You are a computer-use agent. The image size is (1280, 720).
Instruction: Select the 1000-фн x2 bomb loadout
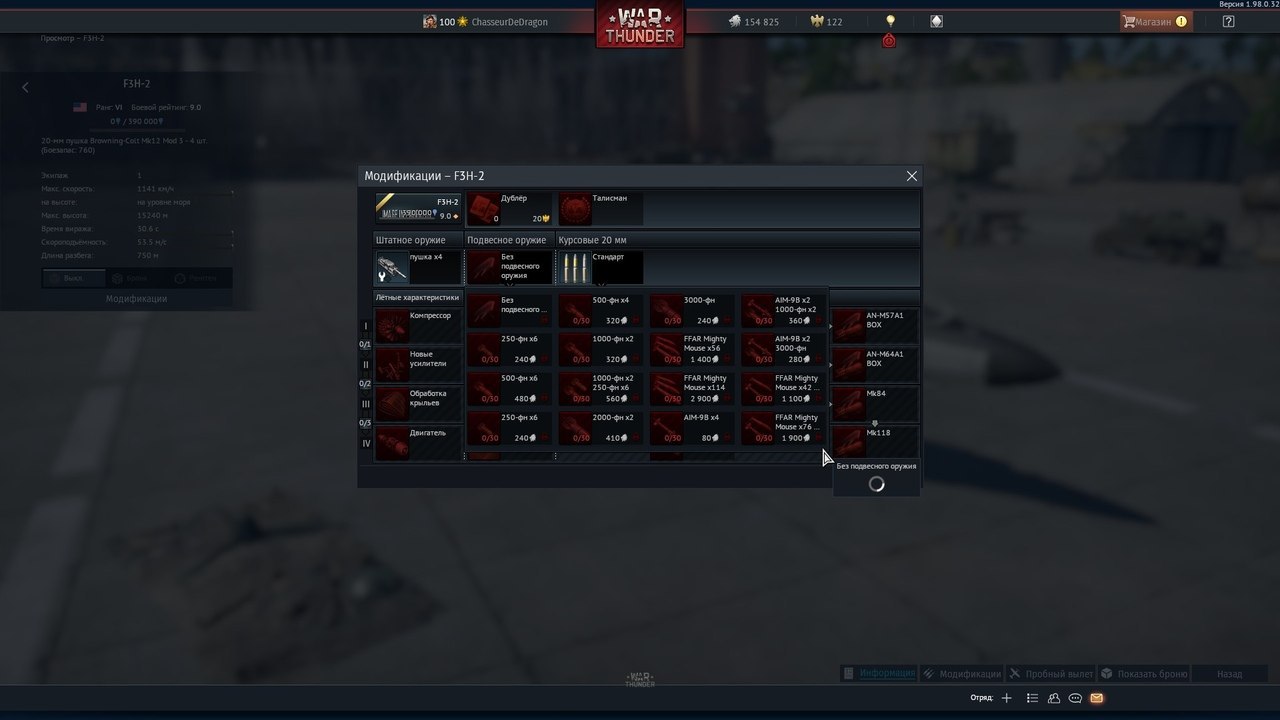coord(600,349)
